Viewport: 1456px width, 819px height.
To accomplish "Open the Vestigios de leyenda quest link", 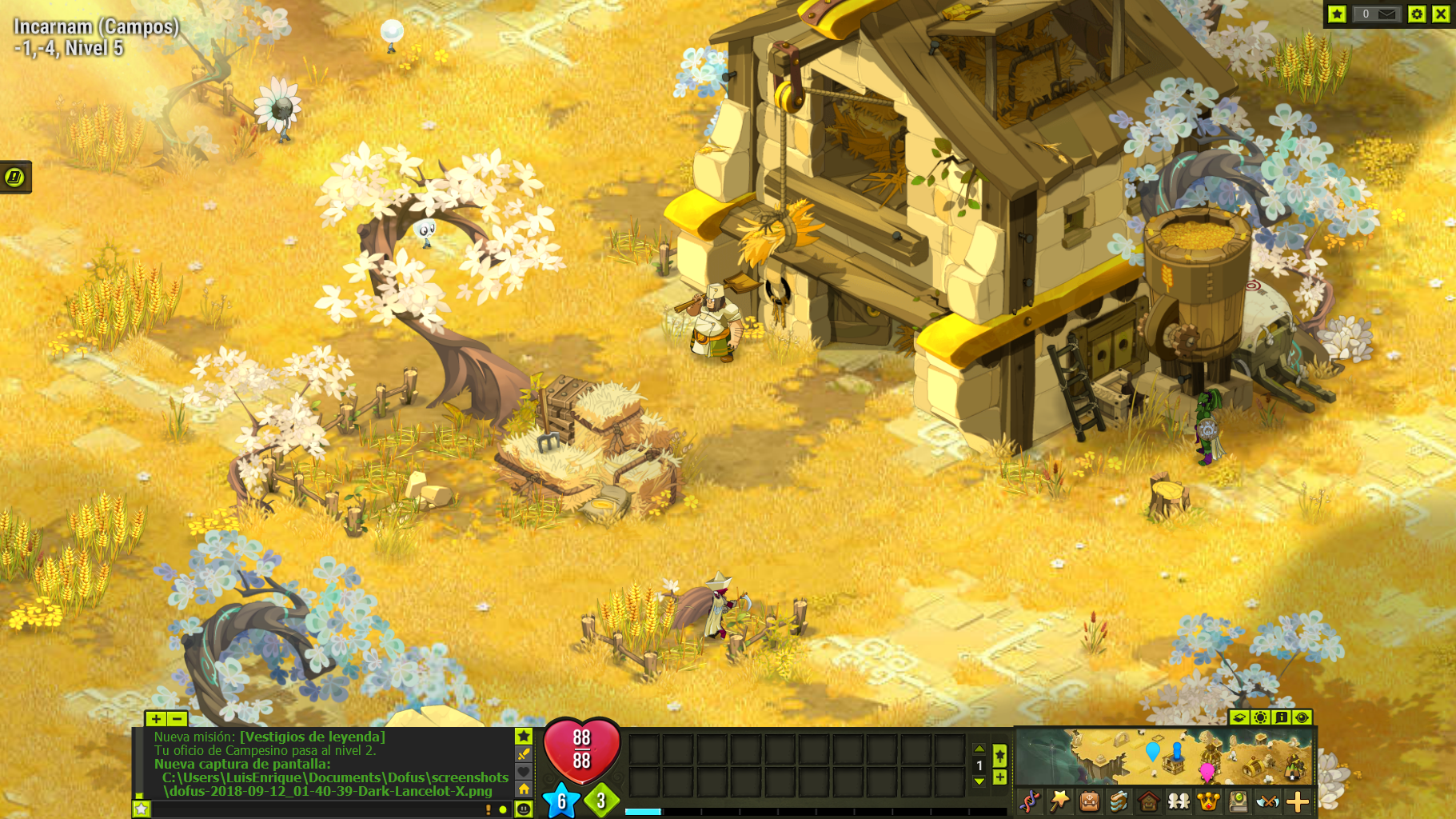I will click(312, 737).
